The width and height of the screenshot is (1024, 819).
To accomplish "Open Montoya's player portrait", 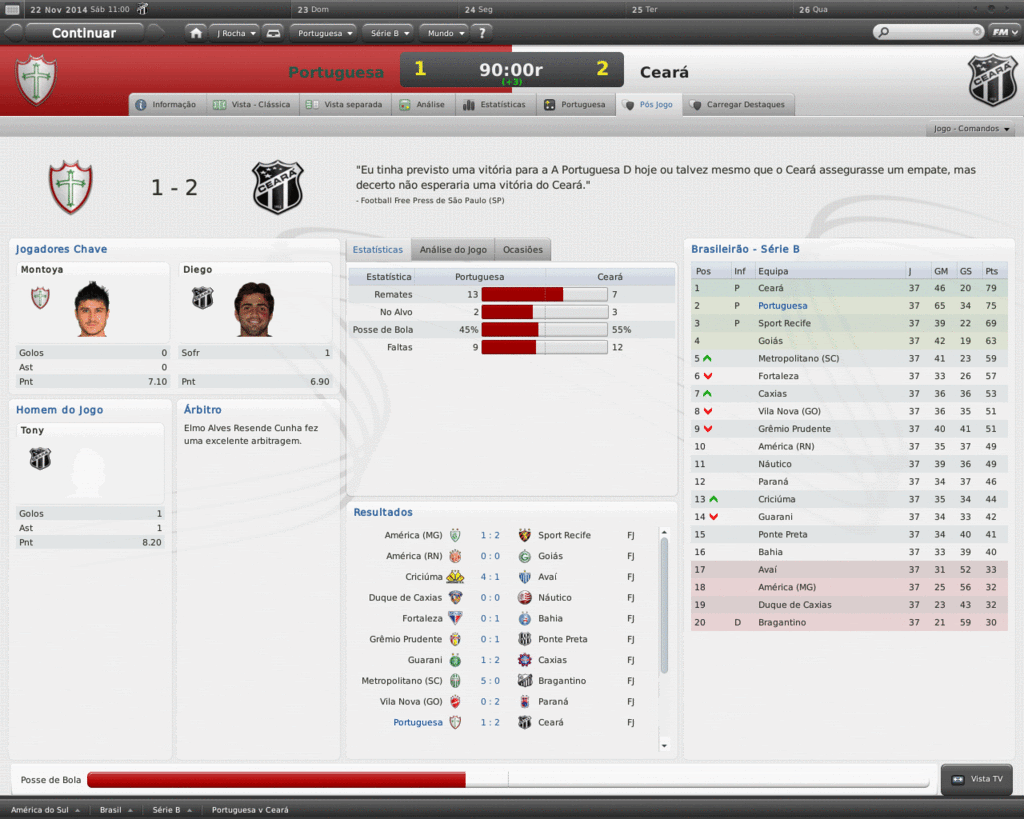I will click(91, 309).
